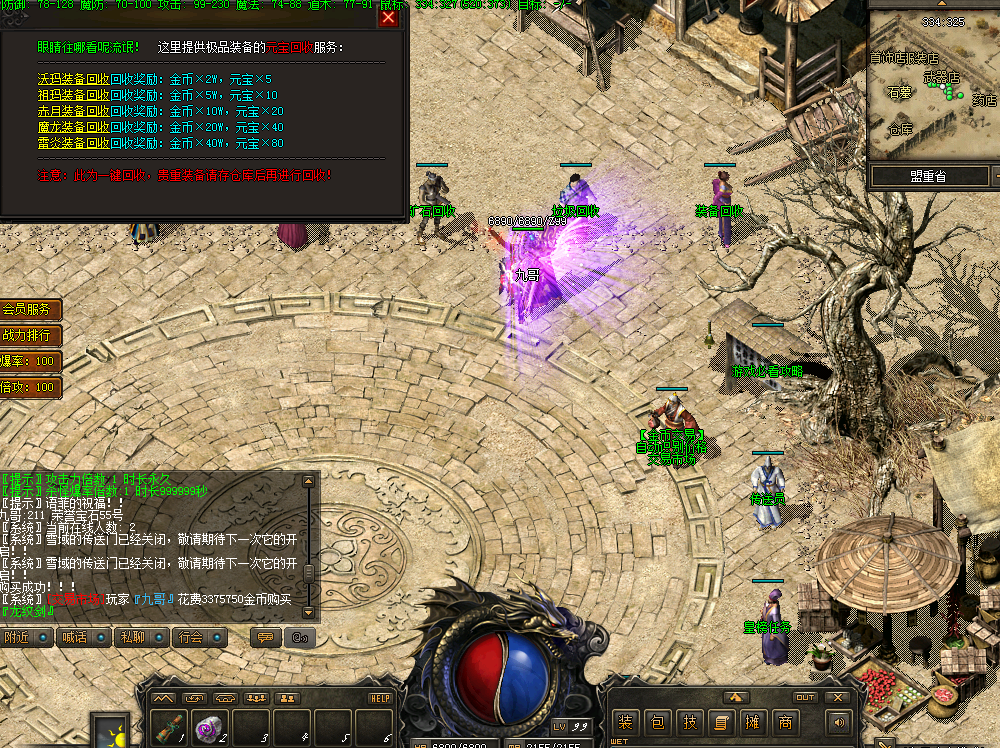Open the 装 equipment panel
1000x748 pixels.
625,722
